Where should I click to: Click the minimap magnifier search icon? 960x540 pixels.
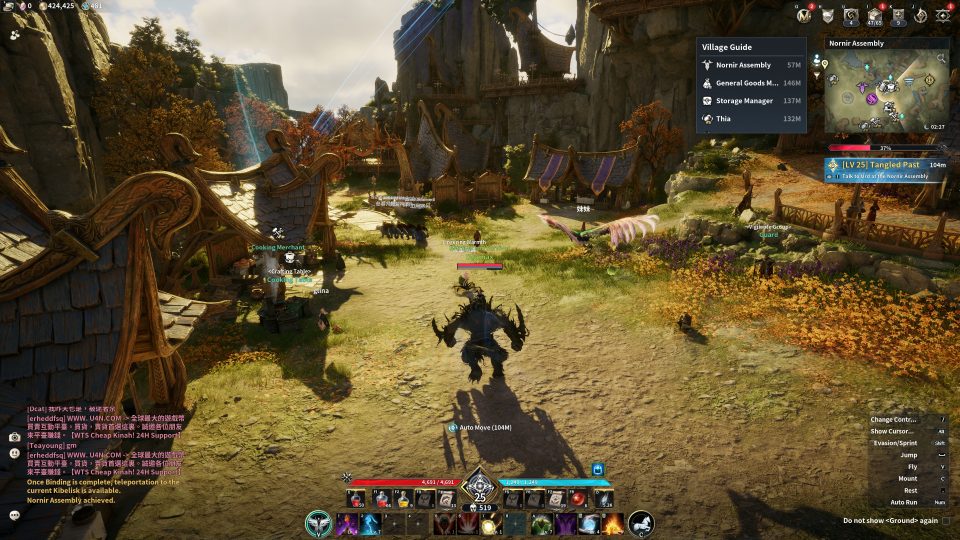pyautogui.click(x=941, y=60)
